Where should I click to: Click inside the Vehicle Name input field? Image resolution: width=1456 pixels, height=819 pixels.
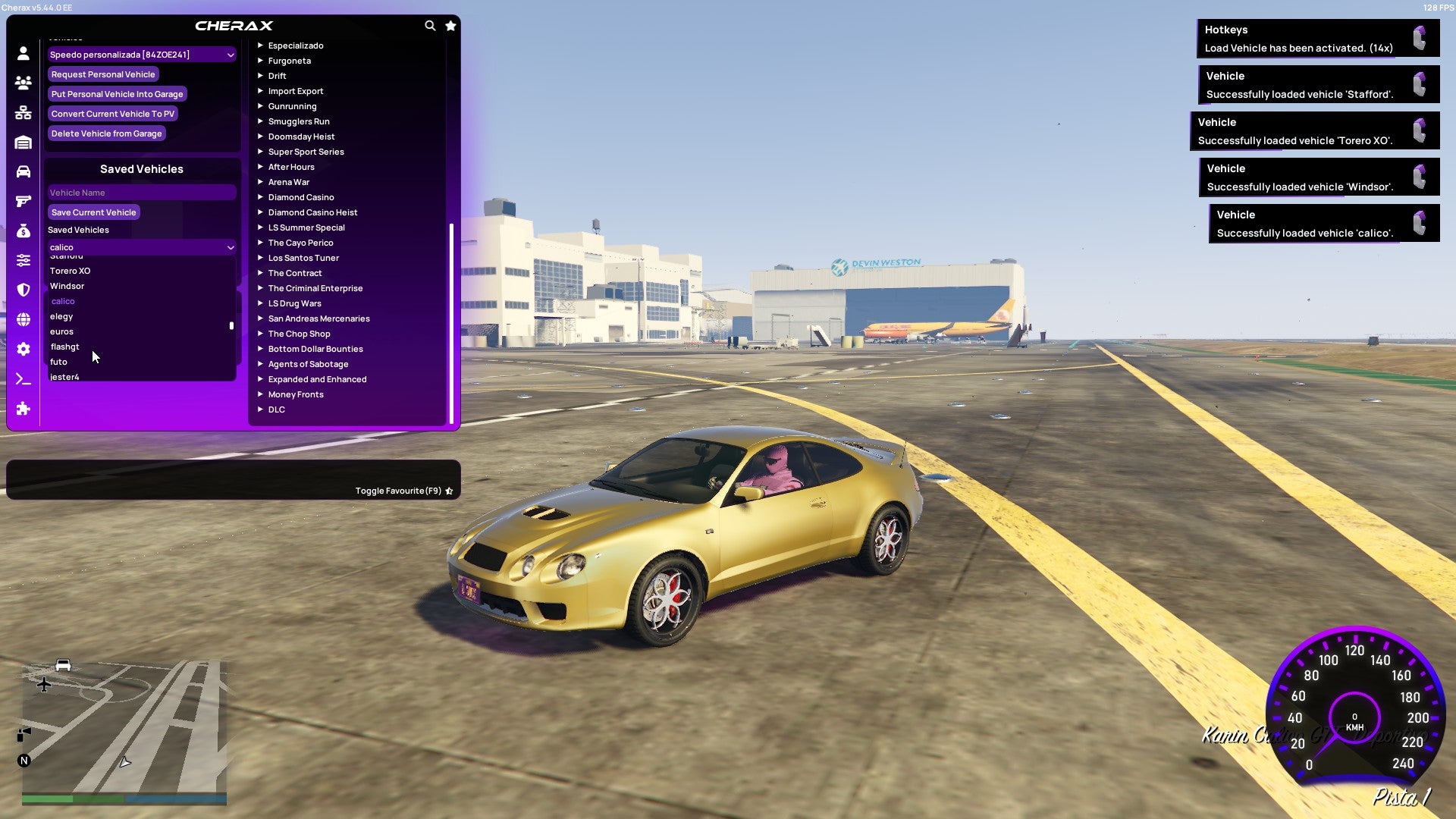click(x=141, y=192)
